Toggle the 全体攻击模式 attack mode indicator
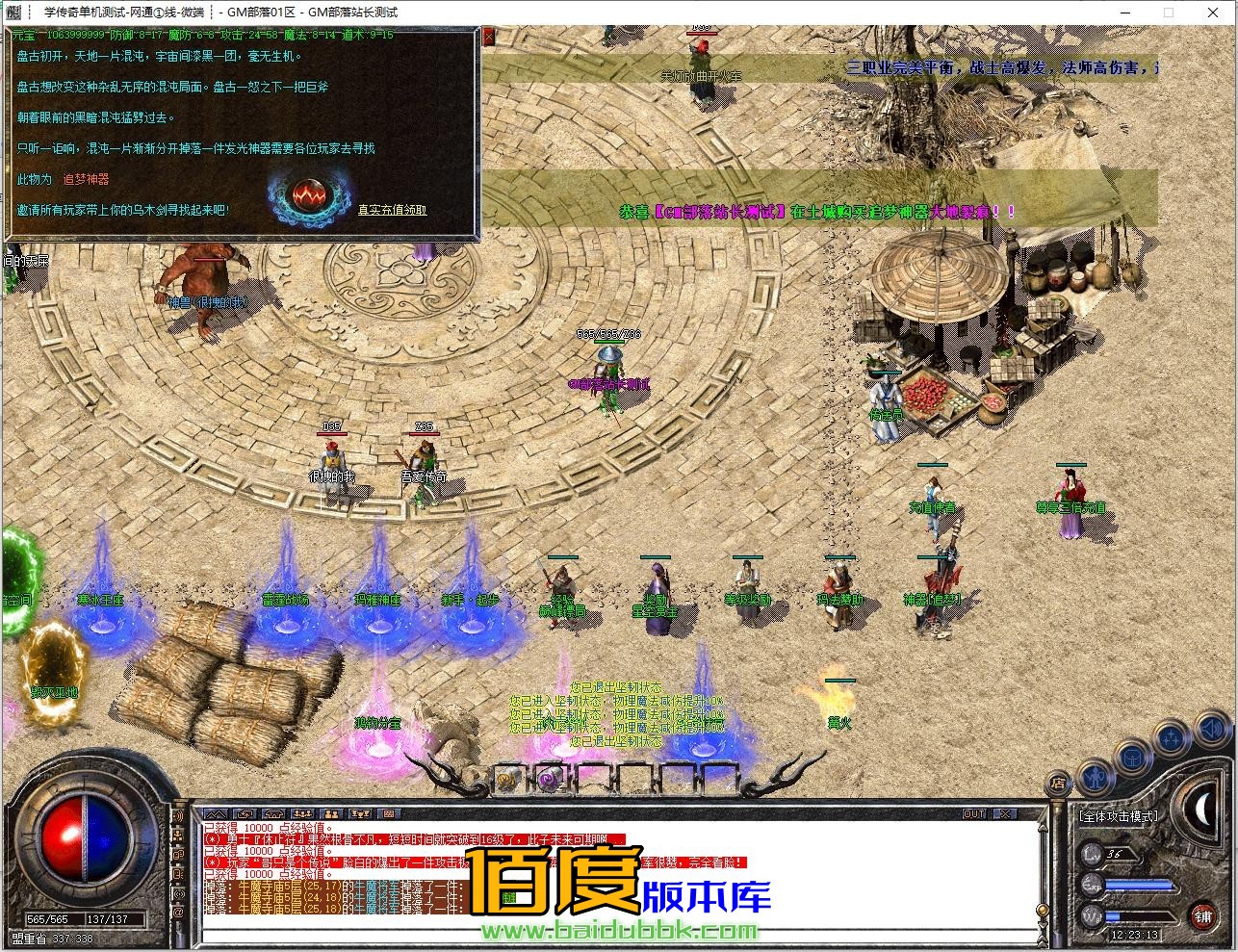The height and width of the screenshot is (952, 1238). [1120, 816]
